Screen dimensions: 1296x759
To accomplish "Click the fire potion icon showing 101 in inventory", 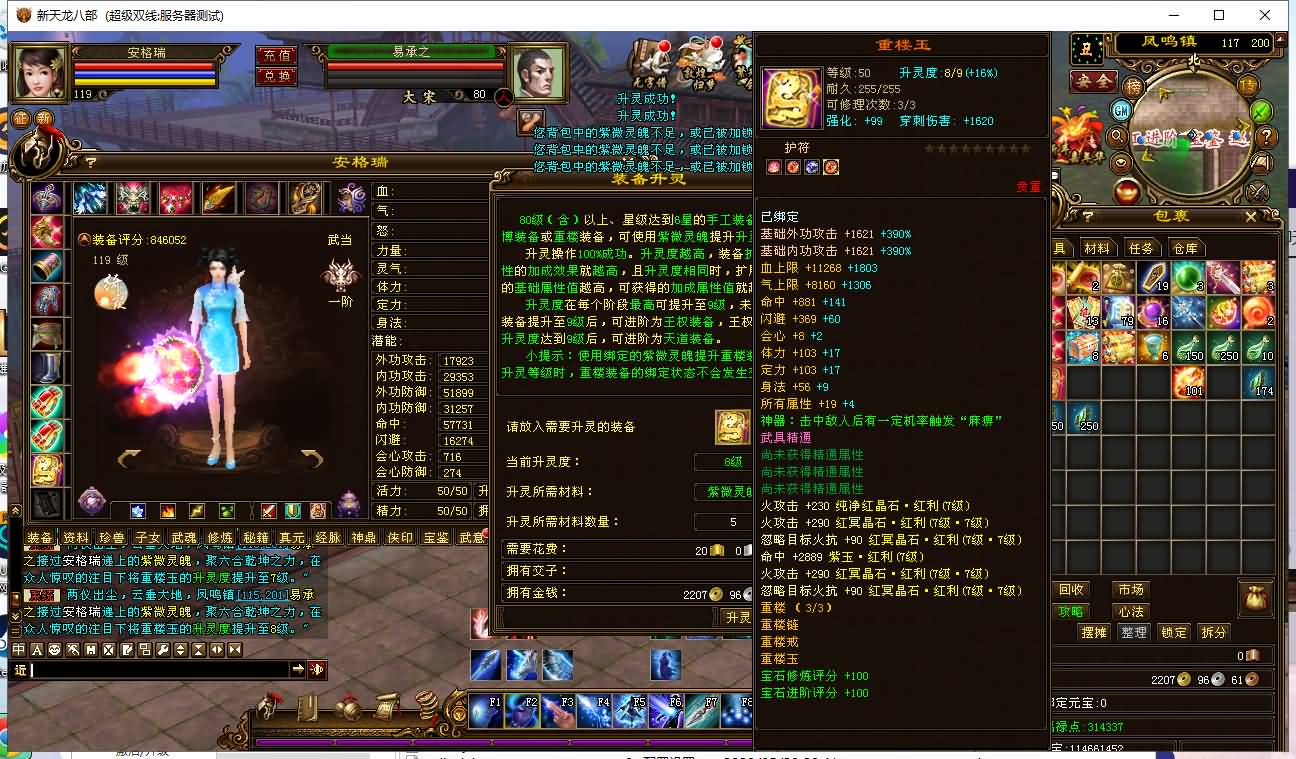I will point(1190,381).
